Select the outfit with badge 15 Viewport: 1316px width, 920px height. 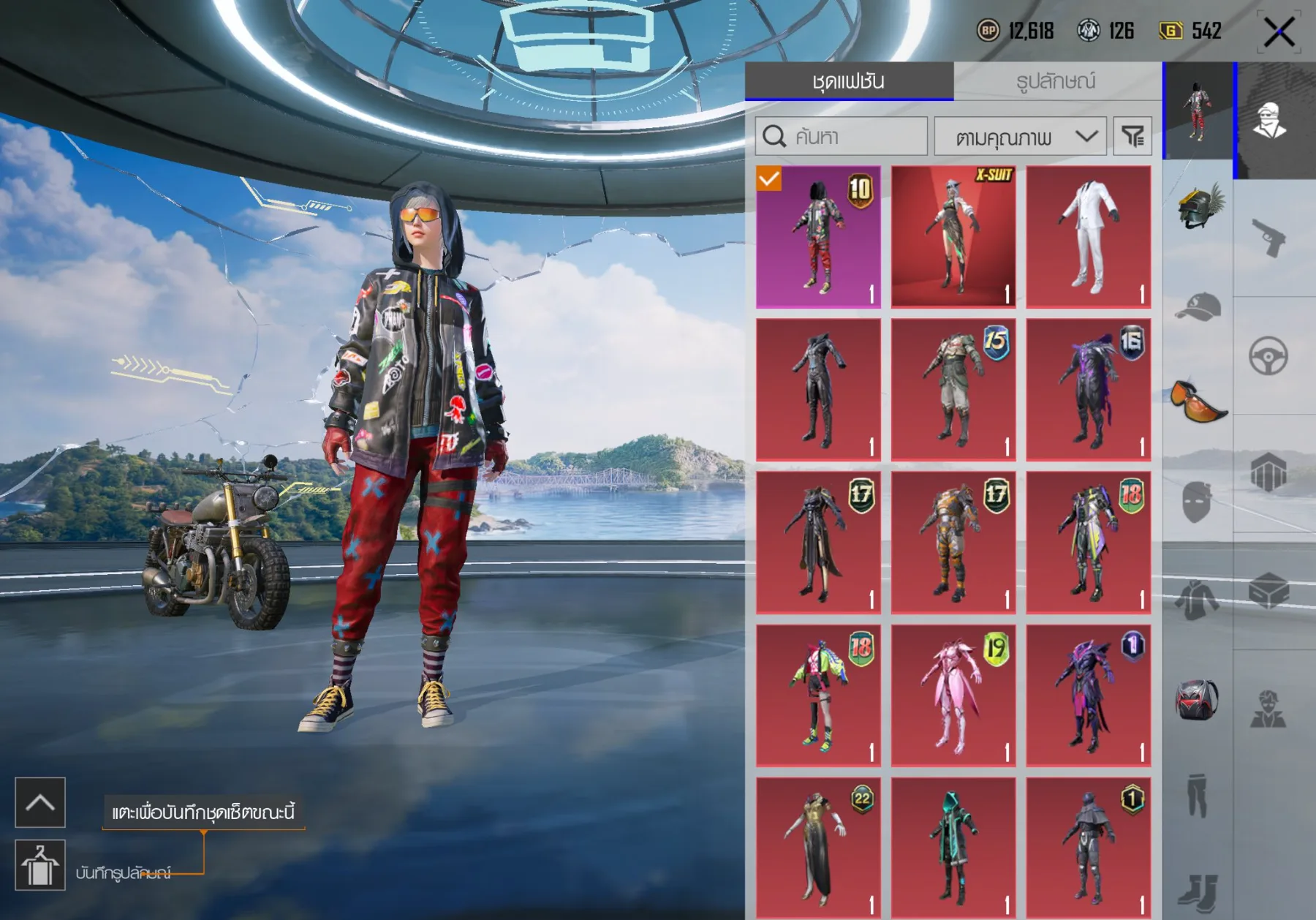pos(953,390)
